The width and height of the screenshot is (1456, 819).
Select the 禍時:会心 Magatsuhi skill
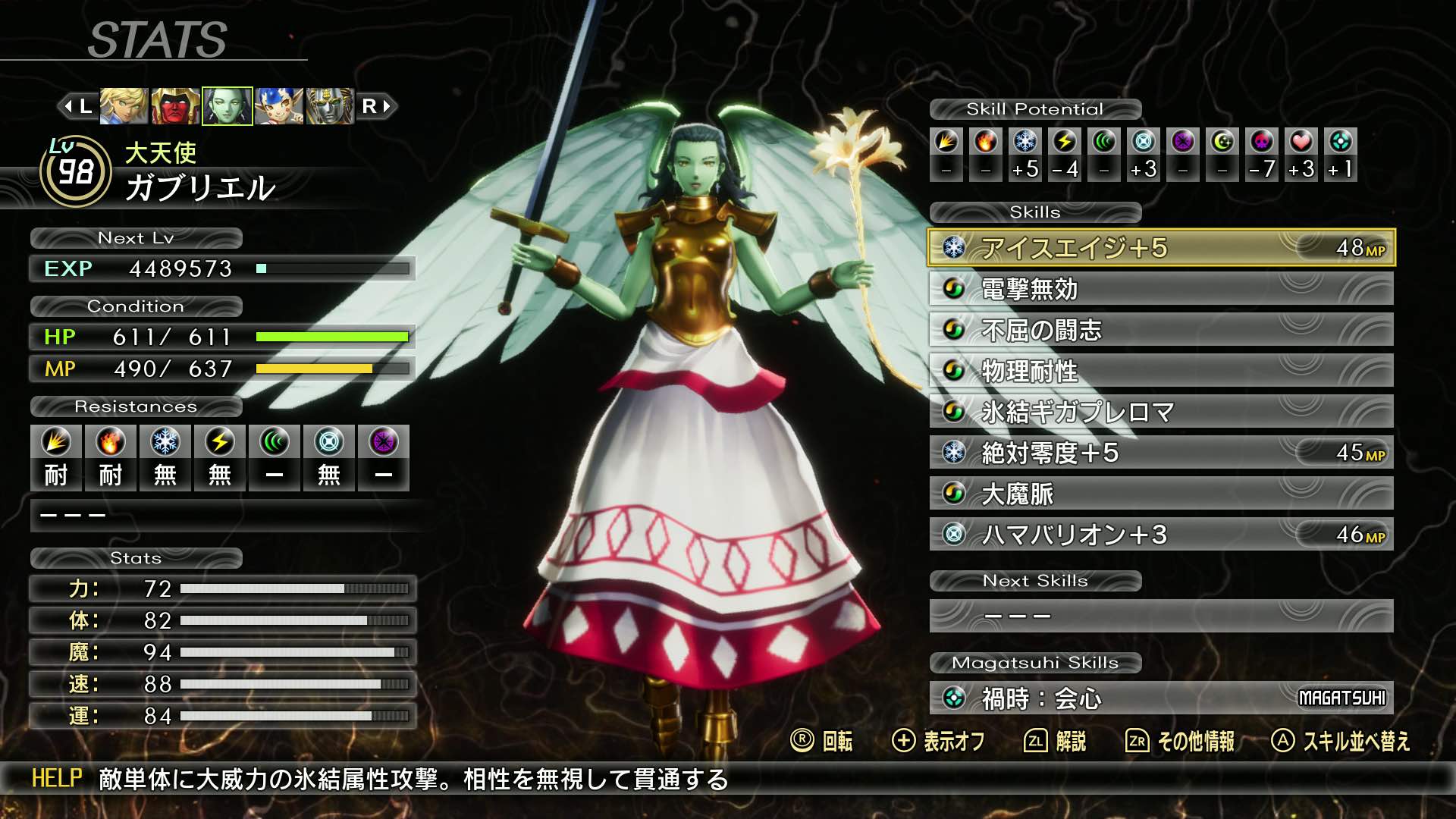point(1160,698)
